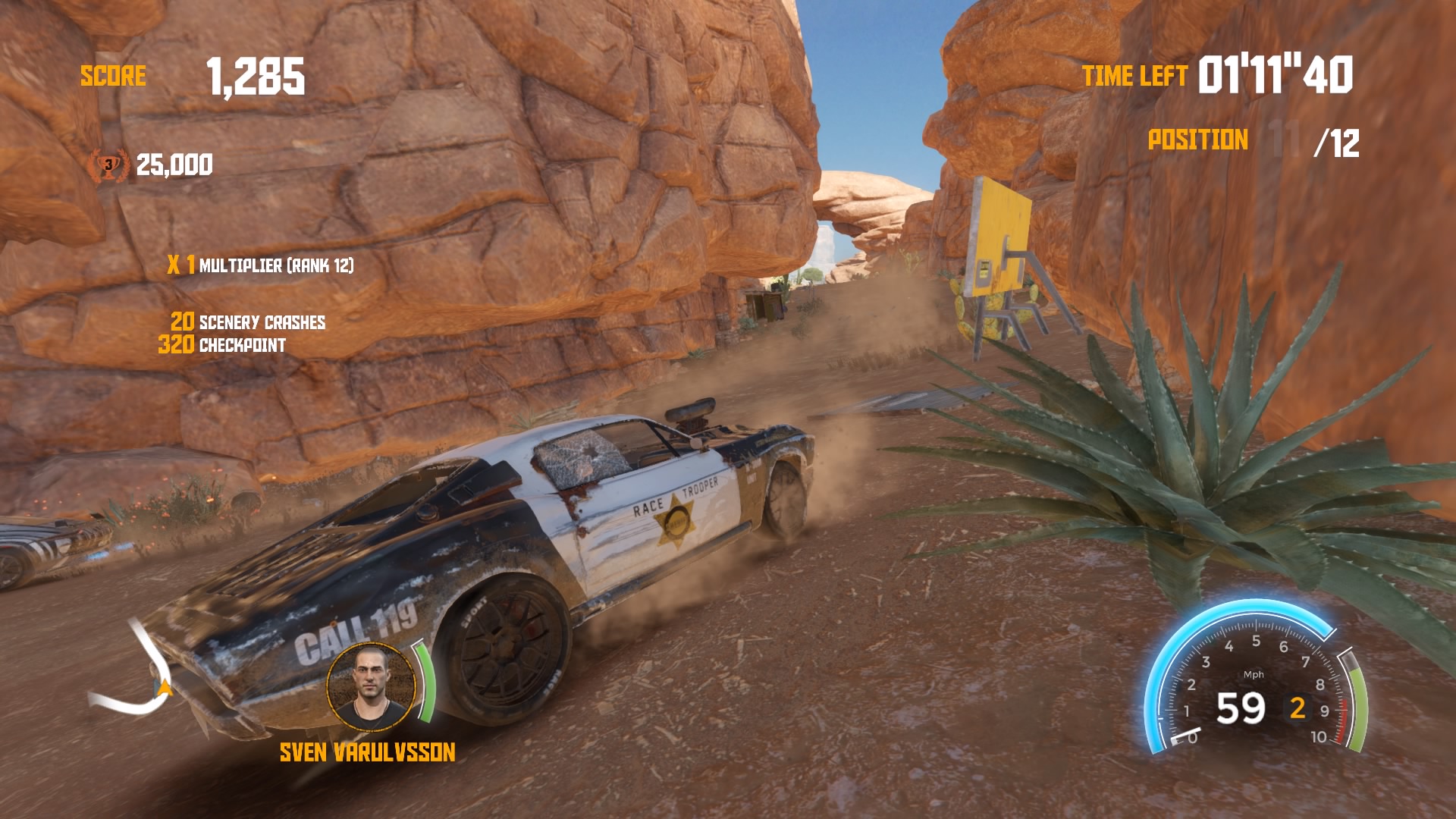Select Sven Varulvsson's driver portrait
The width and height of the screenshot is (1456, 819).
(x=372, y=686)
